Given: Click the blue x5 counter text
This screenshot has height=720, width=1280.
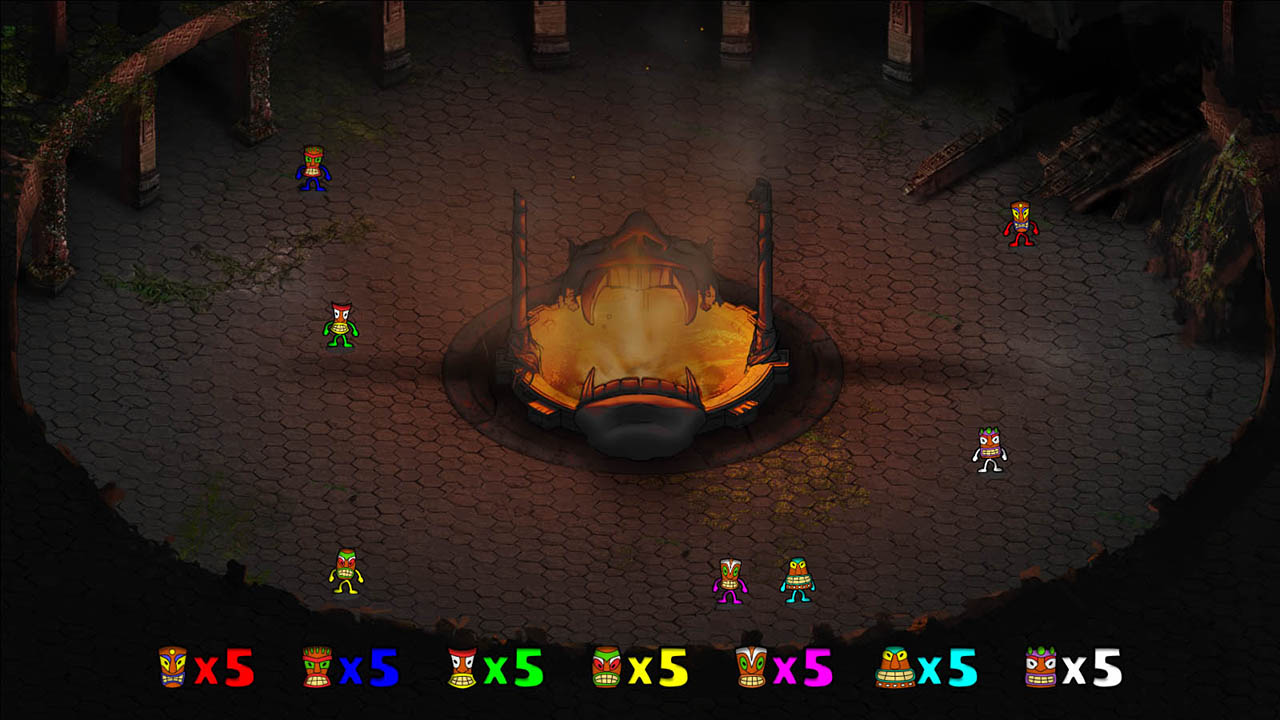Looking at the screenshot, I should click(370, 668).
